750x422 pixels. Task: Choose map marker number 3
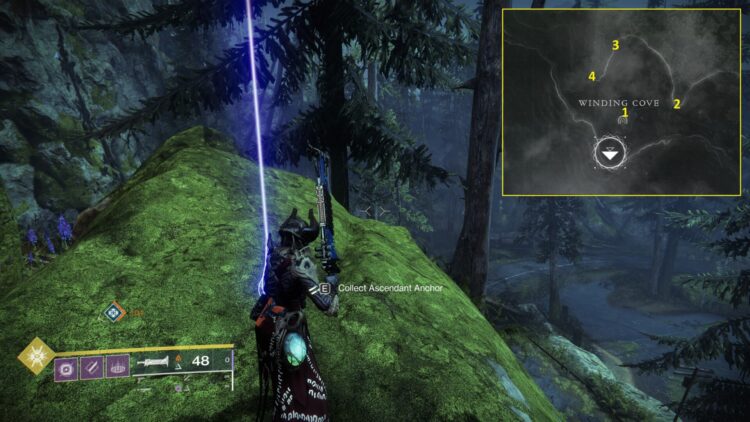click(x=615, y=45)
